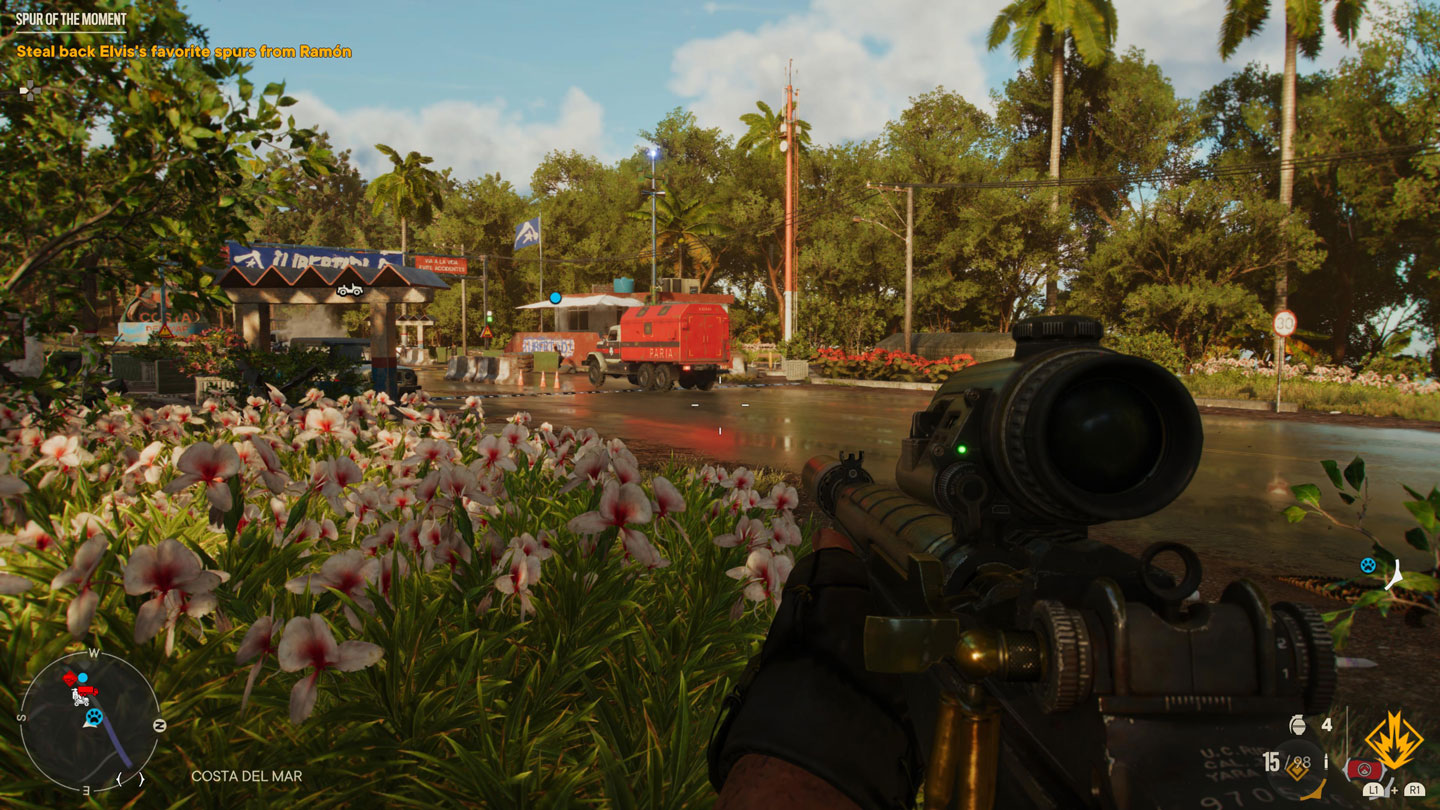Click the bullet ammo-type icon beside the ammo count
Viewport: 1440px width, 810px height.
(1326, 760)
